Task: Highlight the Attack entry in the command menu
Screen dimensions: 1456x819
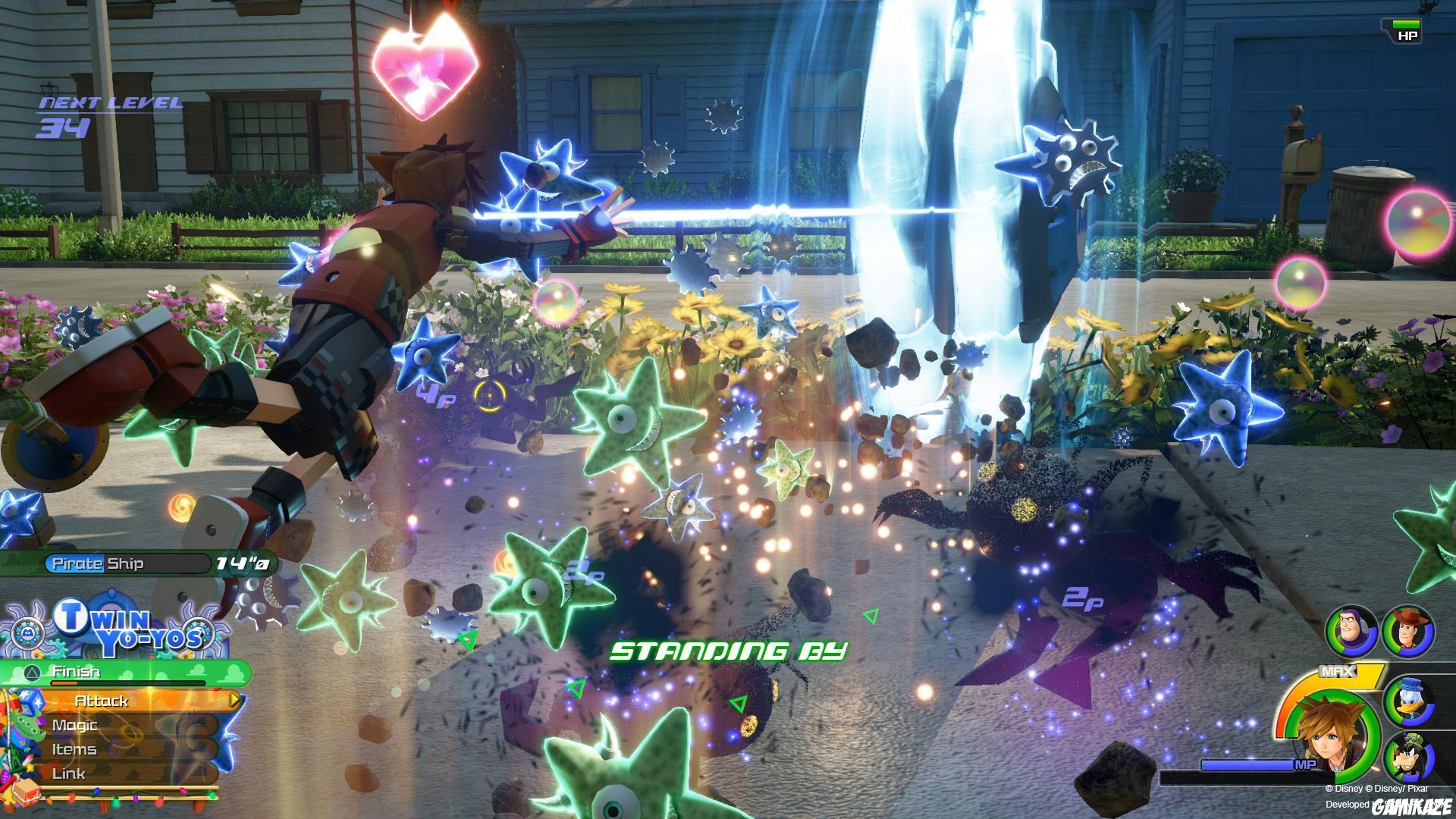Action: click(x=102, y=701)
